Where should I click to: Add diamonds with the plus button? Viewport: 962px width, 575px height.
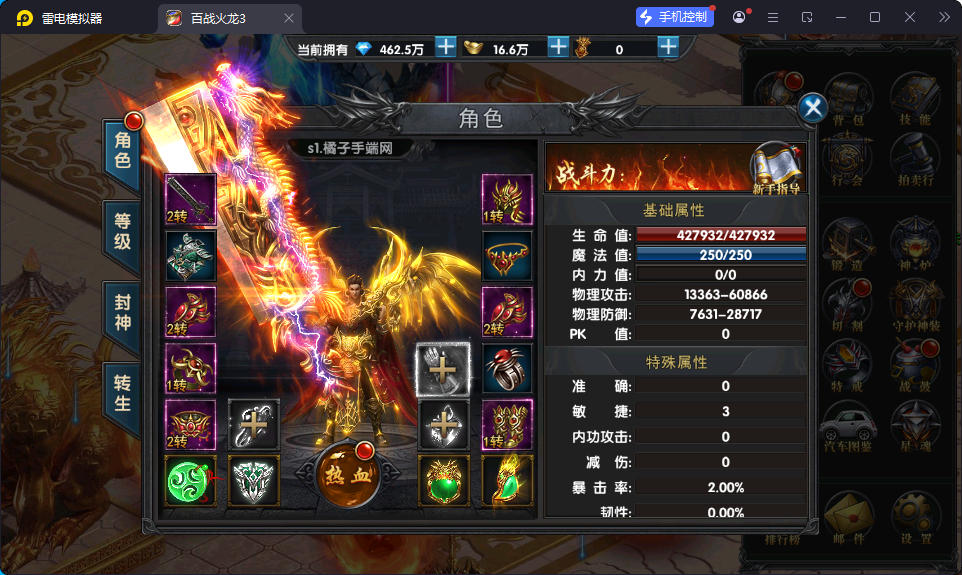point(446,47)
